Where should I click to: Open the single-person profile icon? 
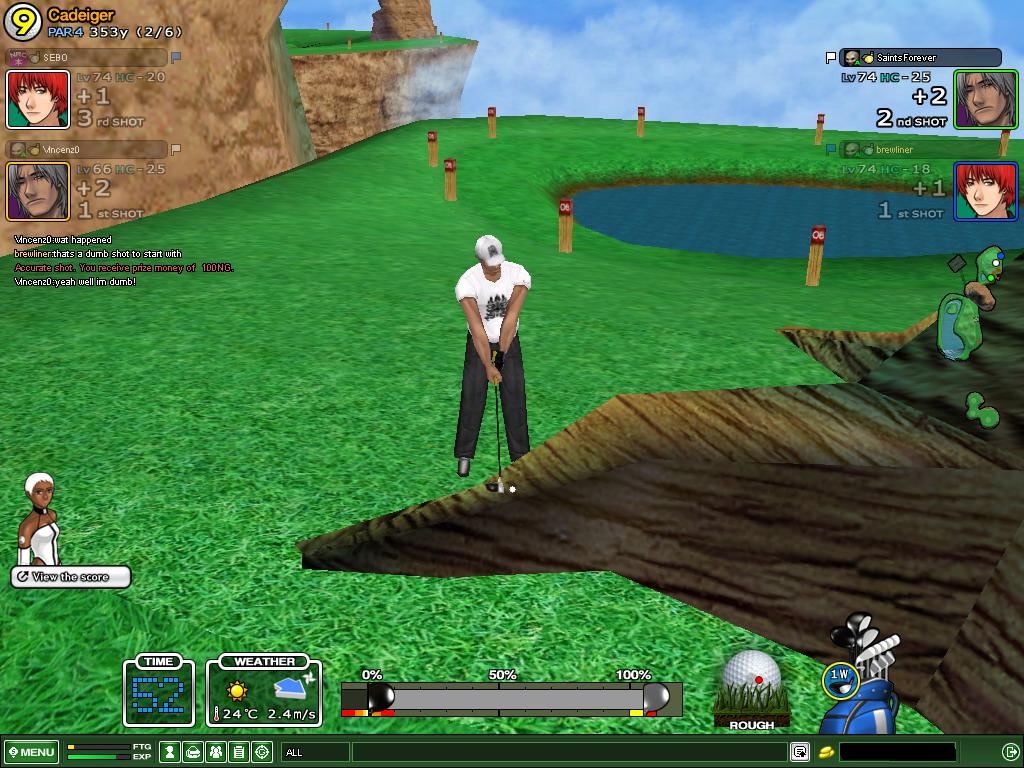click(x=171, y=752)
